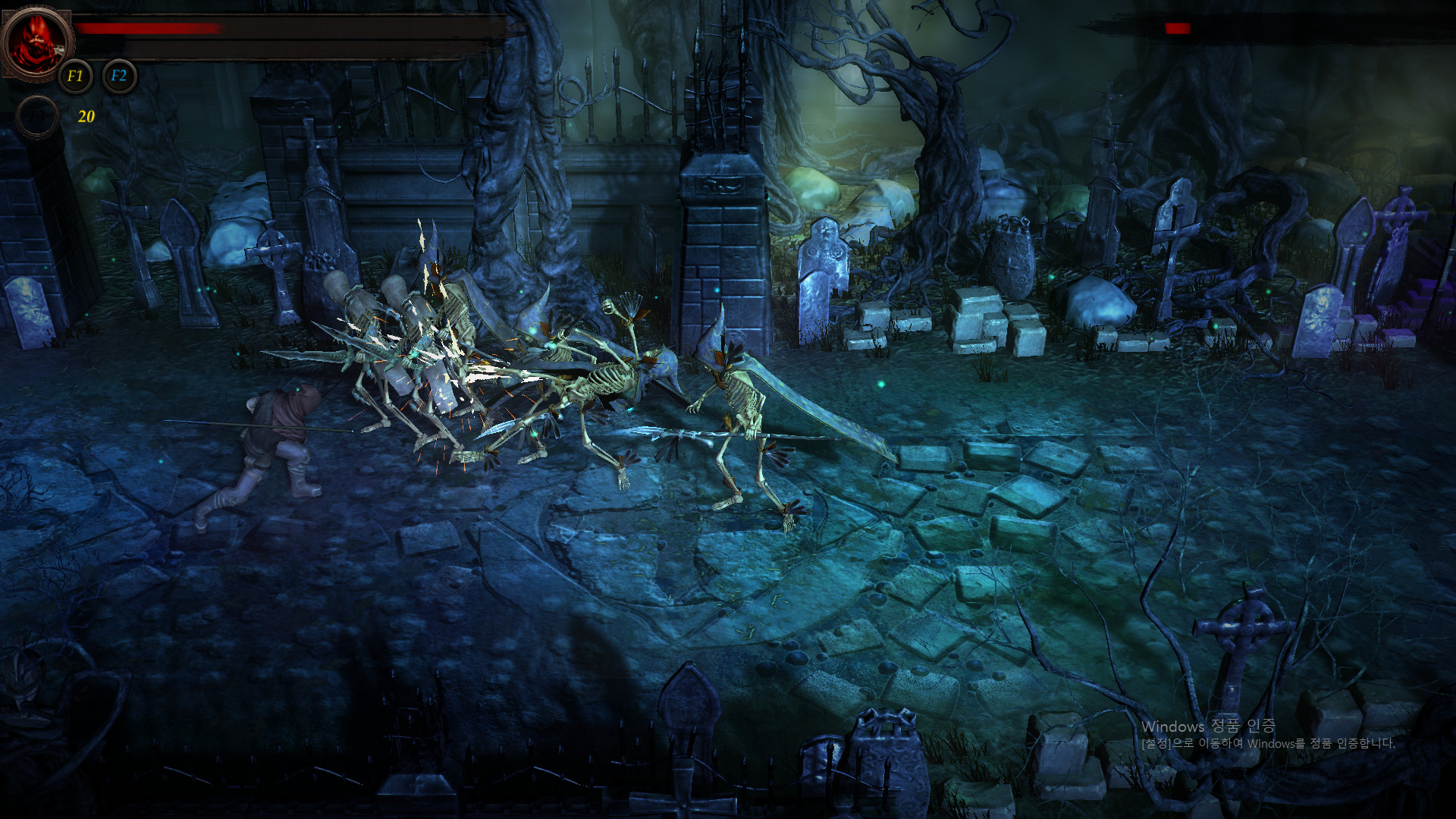Toggle the F2 skill slot active state
Viewport: 1456px width, 819px height.
[x=118, y=76]
